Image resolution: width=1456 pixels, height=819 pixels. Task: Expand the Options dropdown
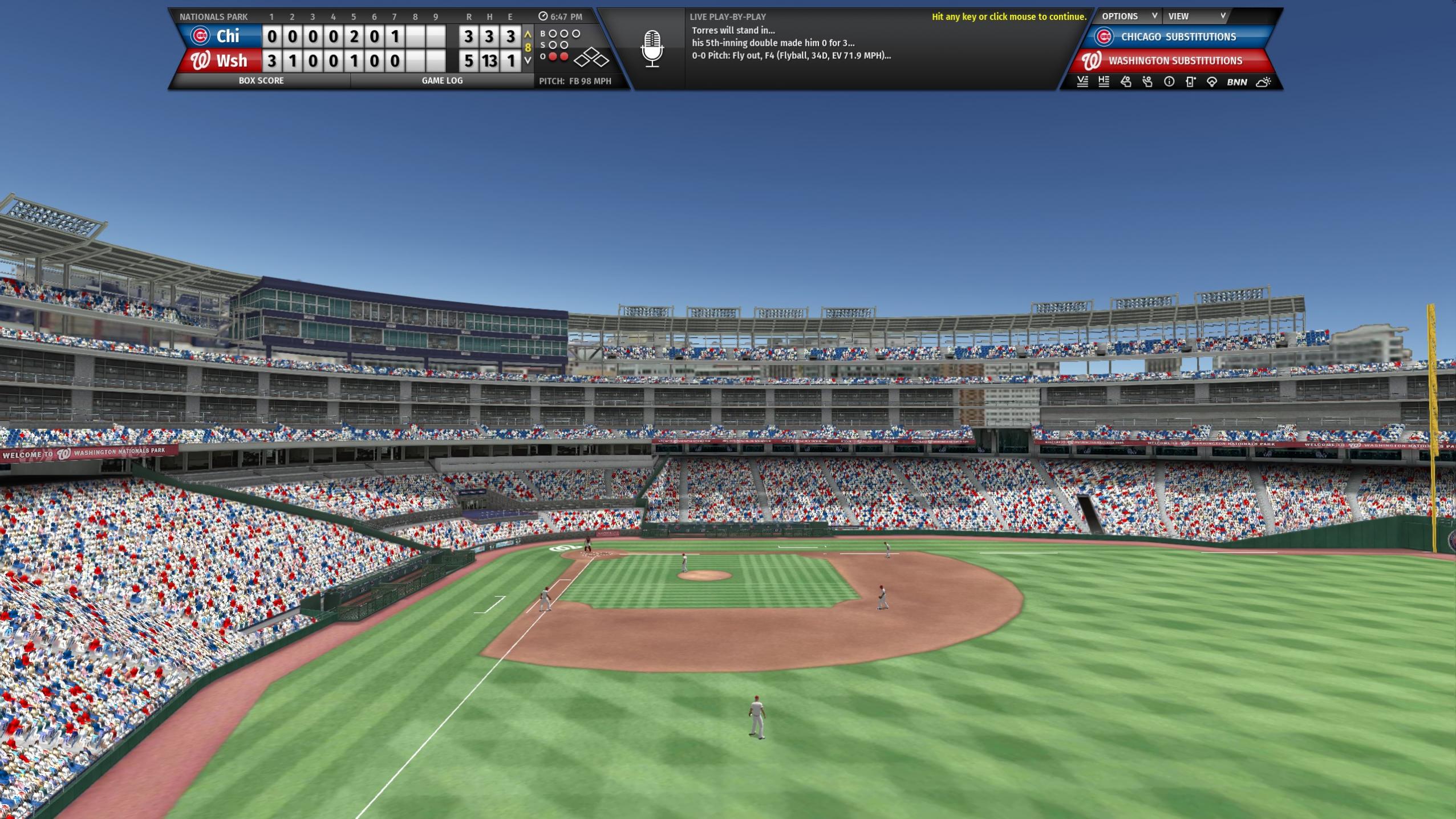tap(1128, 17)
